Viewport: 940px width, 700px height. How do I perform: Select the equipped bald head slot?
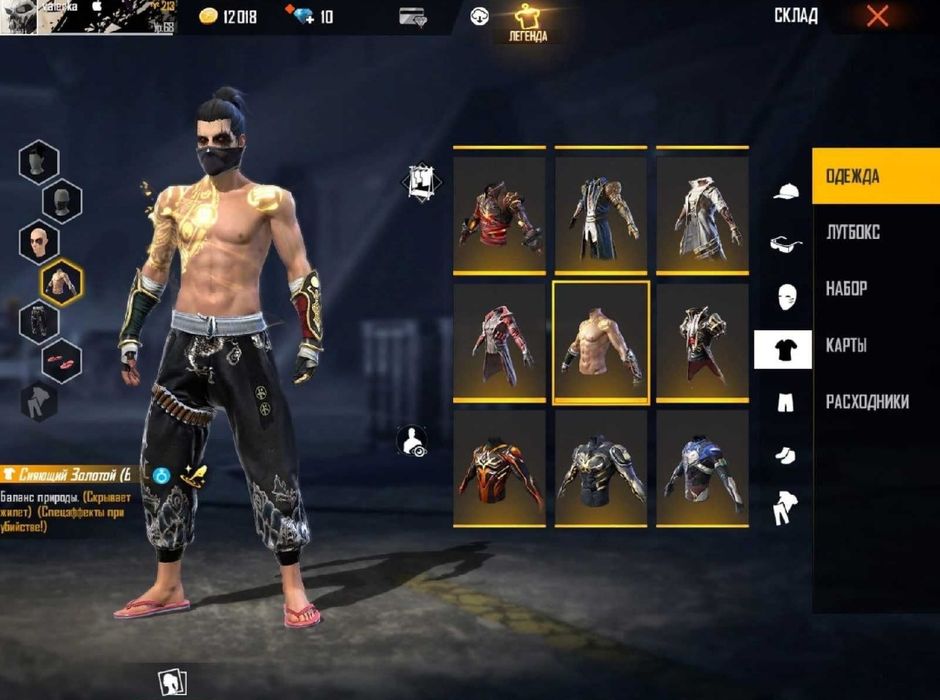[39, 241]
